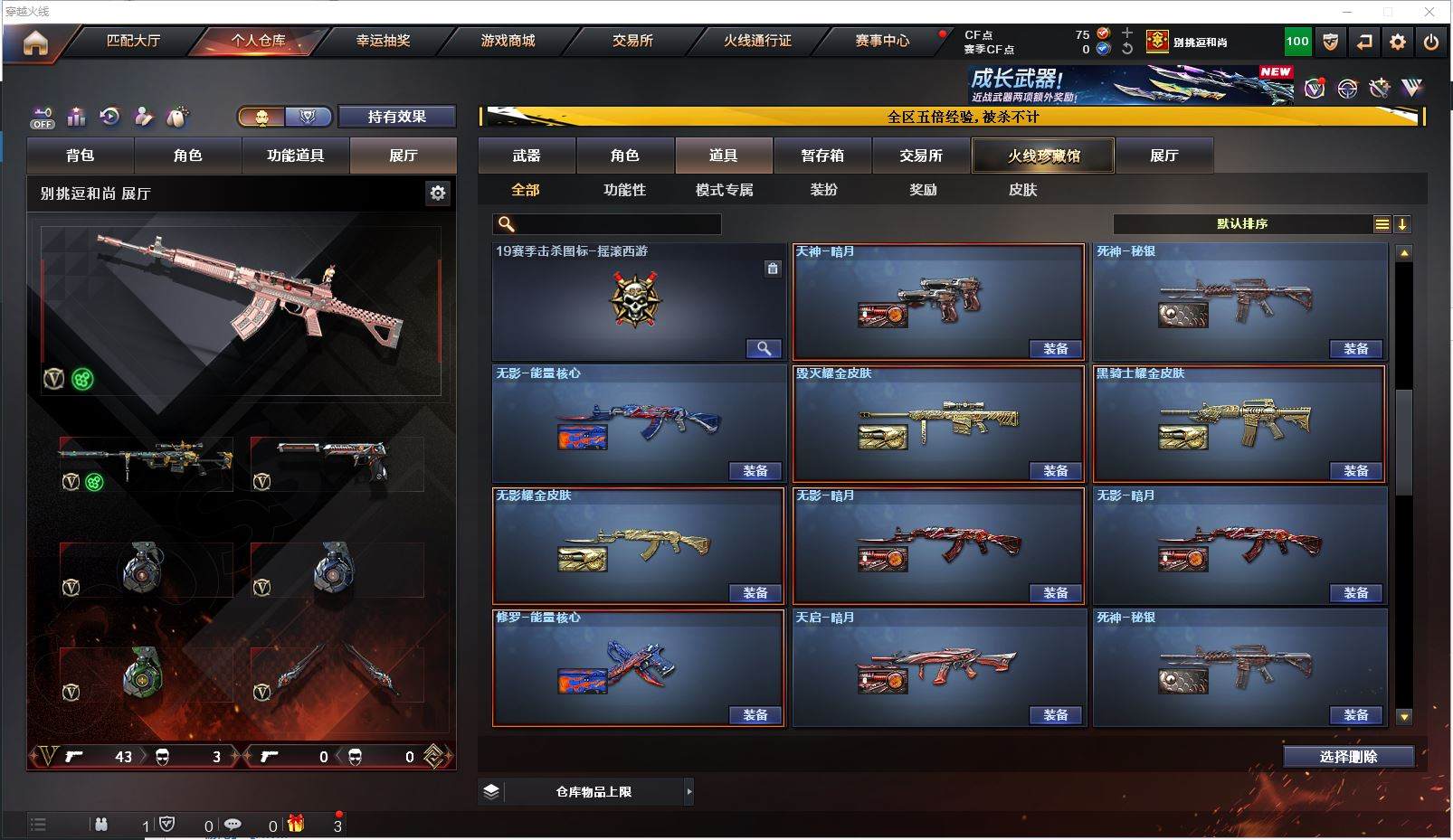
Task: Filter items by 皮肤 skins
Action: 1022,190
